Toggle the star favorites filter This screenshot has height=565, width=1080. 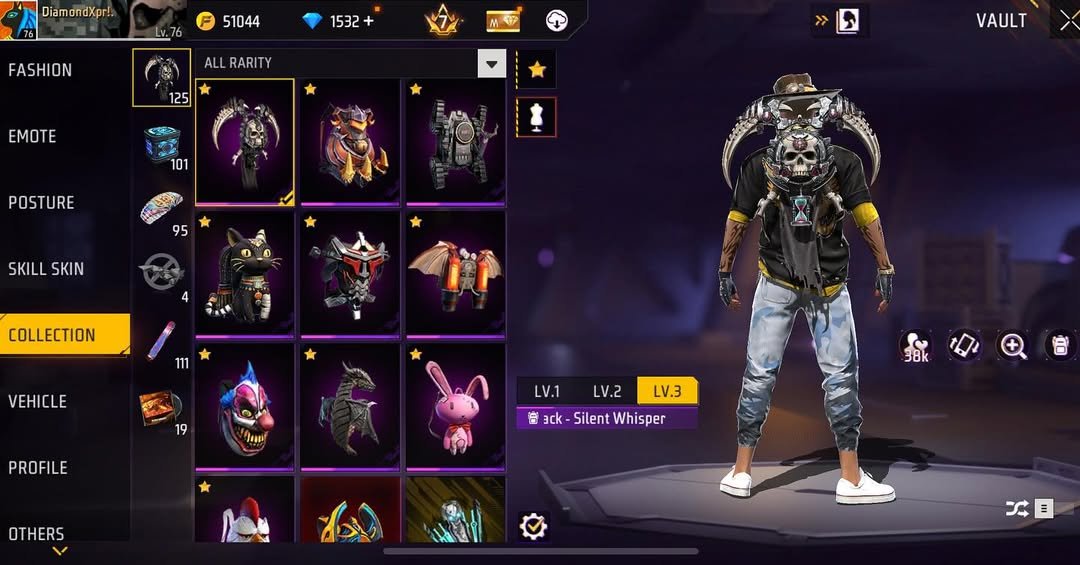(x=537, y=69)
